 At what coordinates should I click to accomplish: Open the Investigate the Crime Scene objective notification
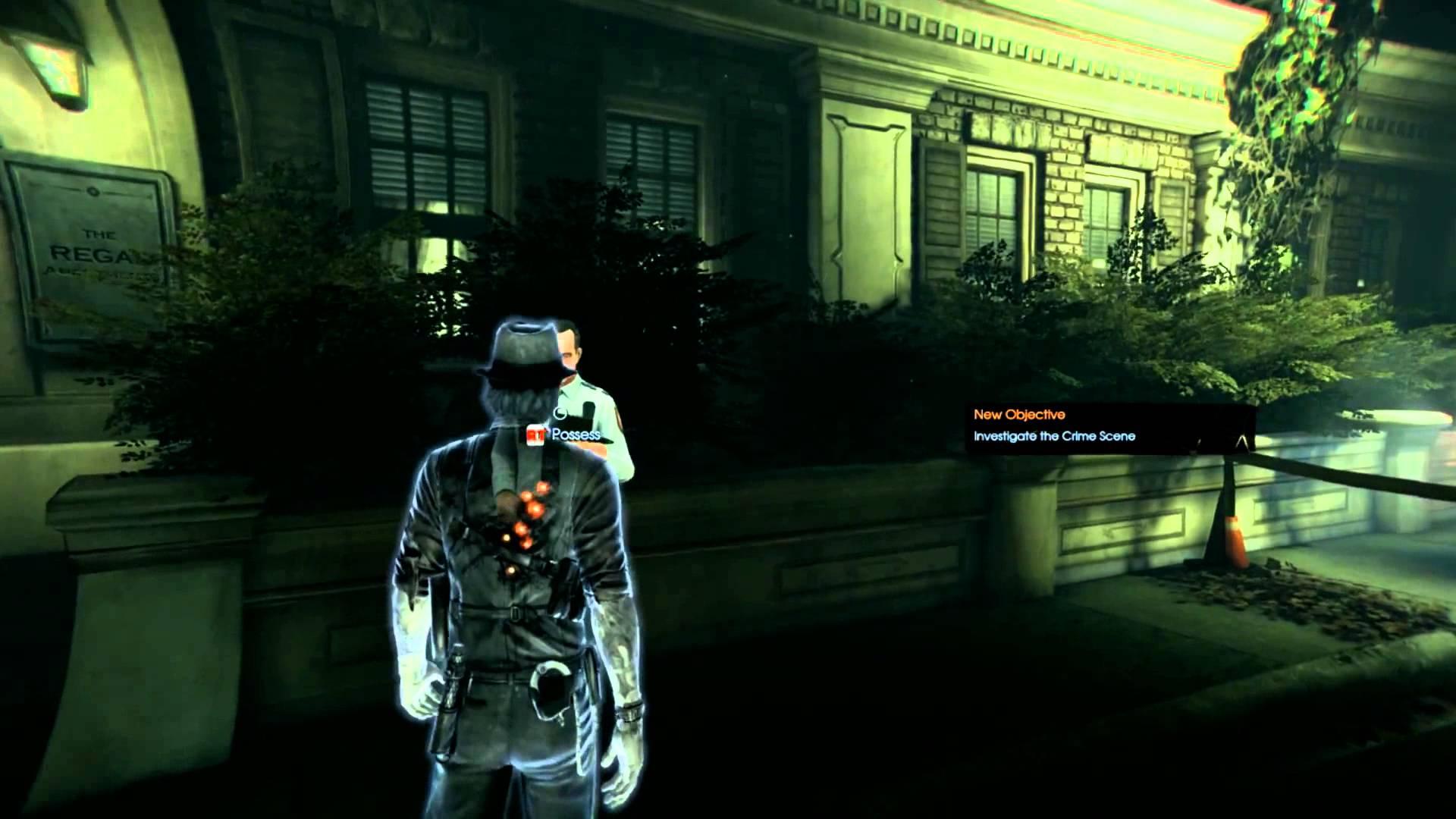(1054, 436)
